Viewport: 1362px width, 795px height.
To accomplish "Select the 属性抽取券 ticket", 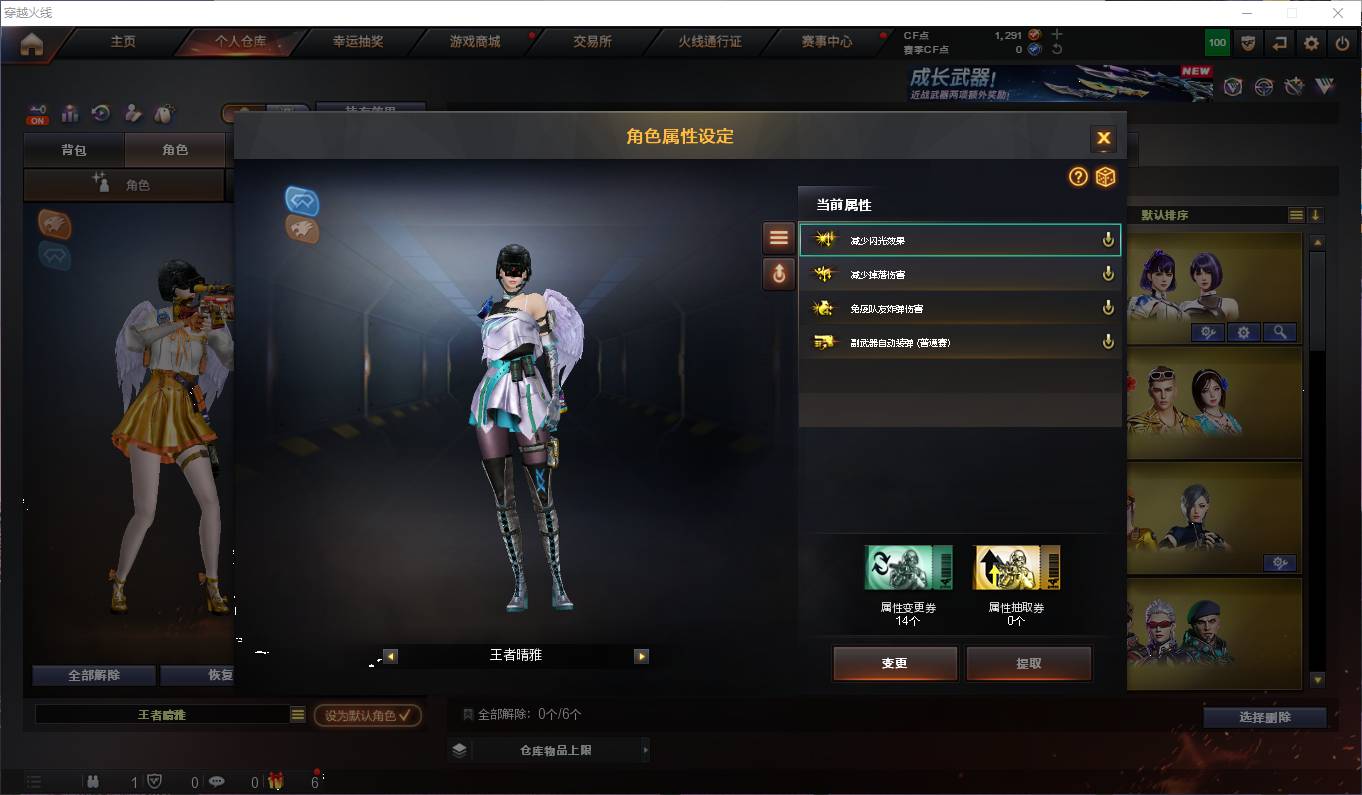I will click(1016, 568).
